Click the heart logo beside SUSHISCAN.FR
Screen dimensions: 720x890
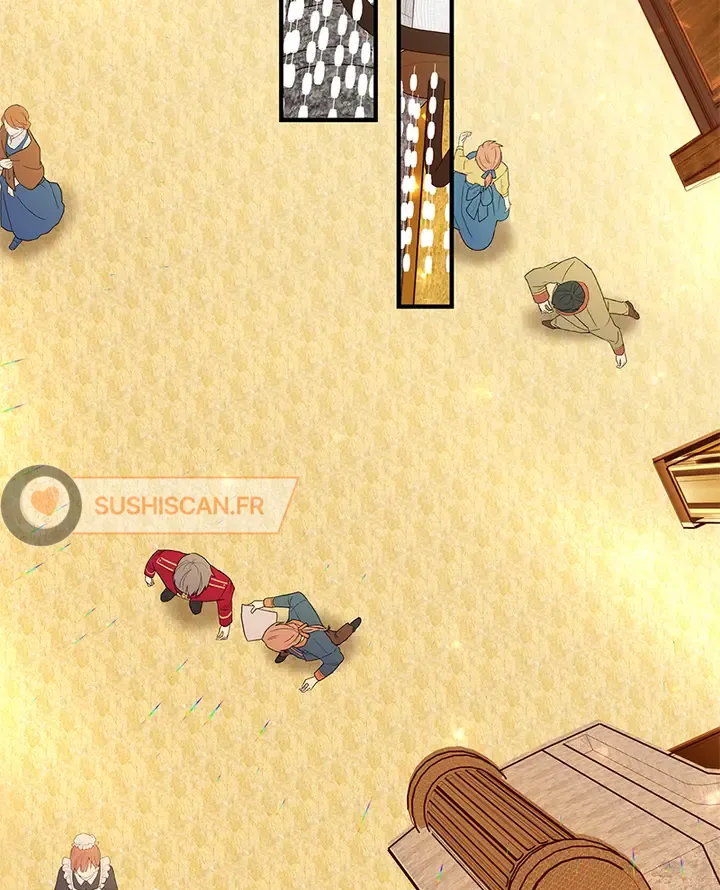pyautogui.click(x=41, y=504)
